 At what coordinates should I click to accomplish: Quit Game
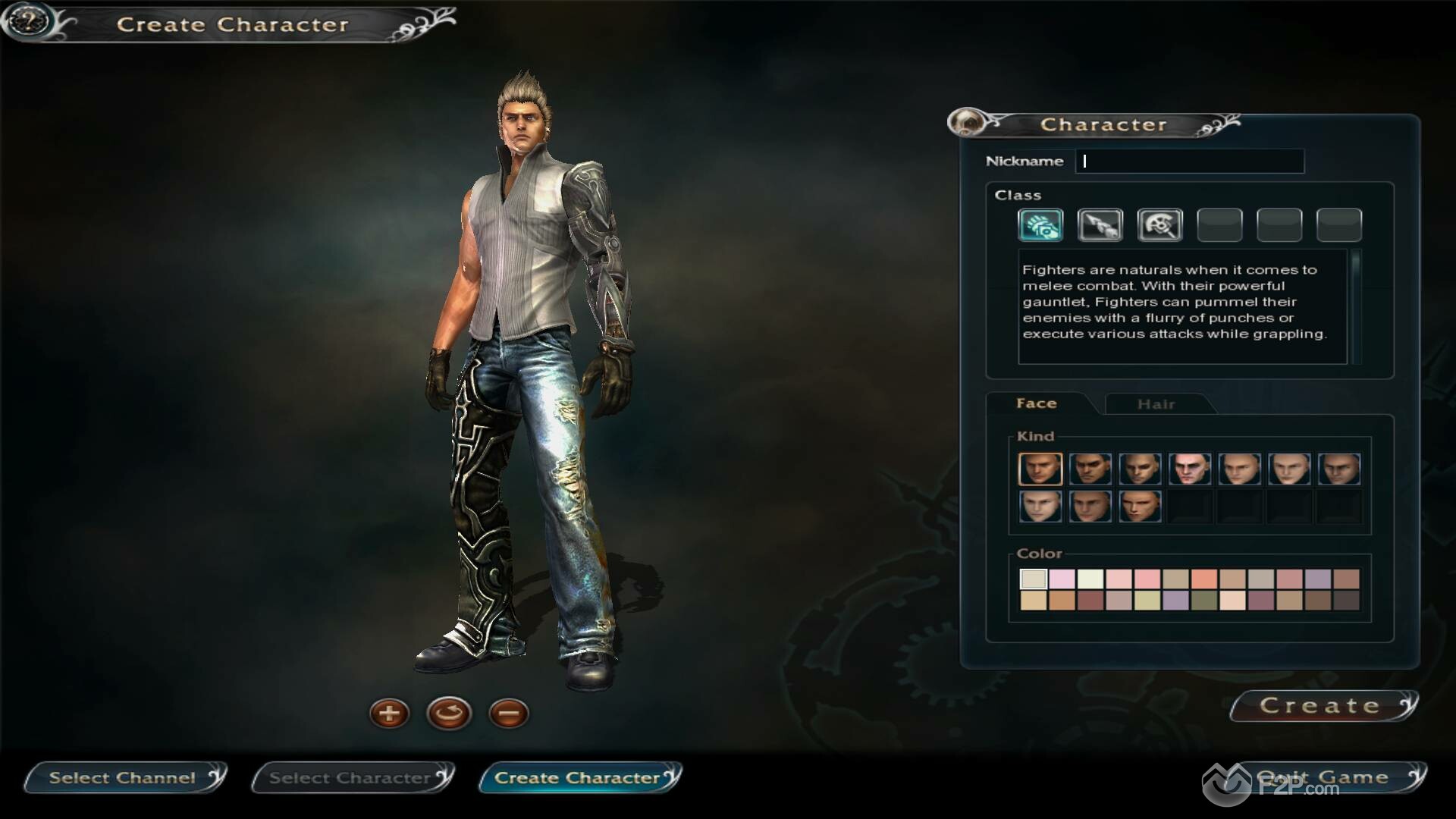click(x=1323, y=778)
